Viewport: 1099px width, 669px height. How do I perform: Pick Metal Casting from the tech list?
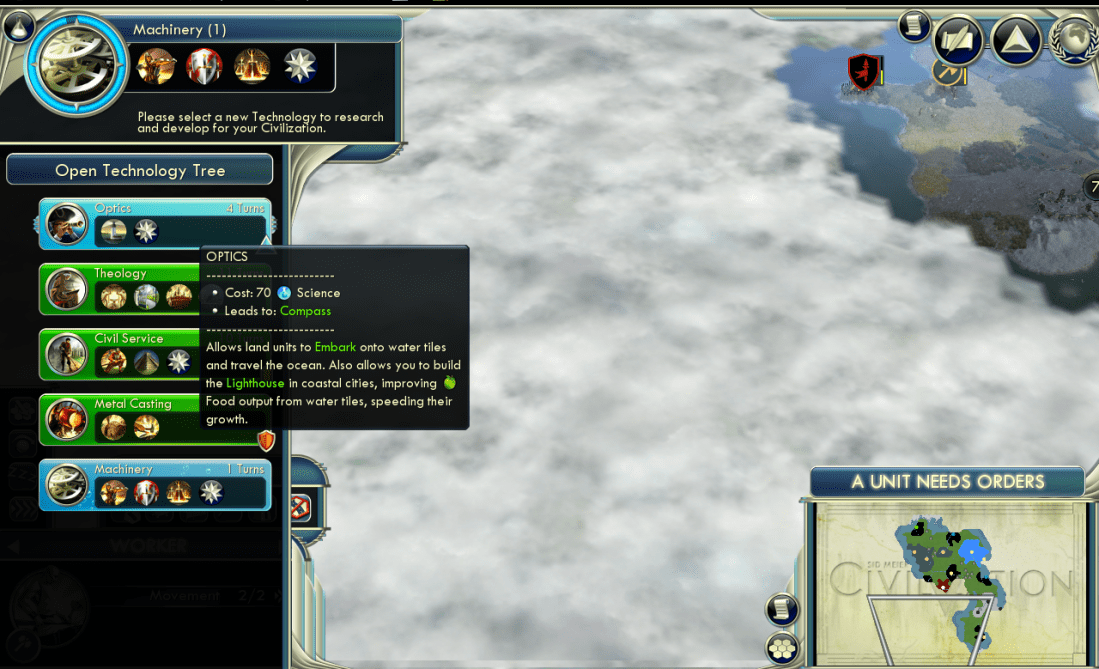click(120, 419)
